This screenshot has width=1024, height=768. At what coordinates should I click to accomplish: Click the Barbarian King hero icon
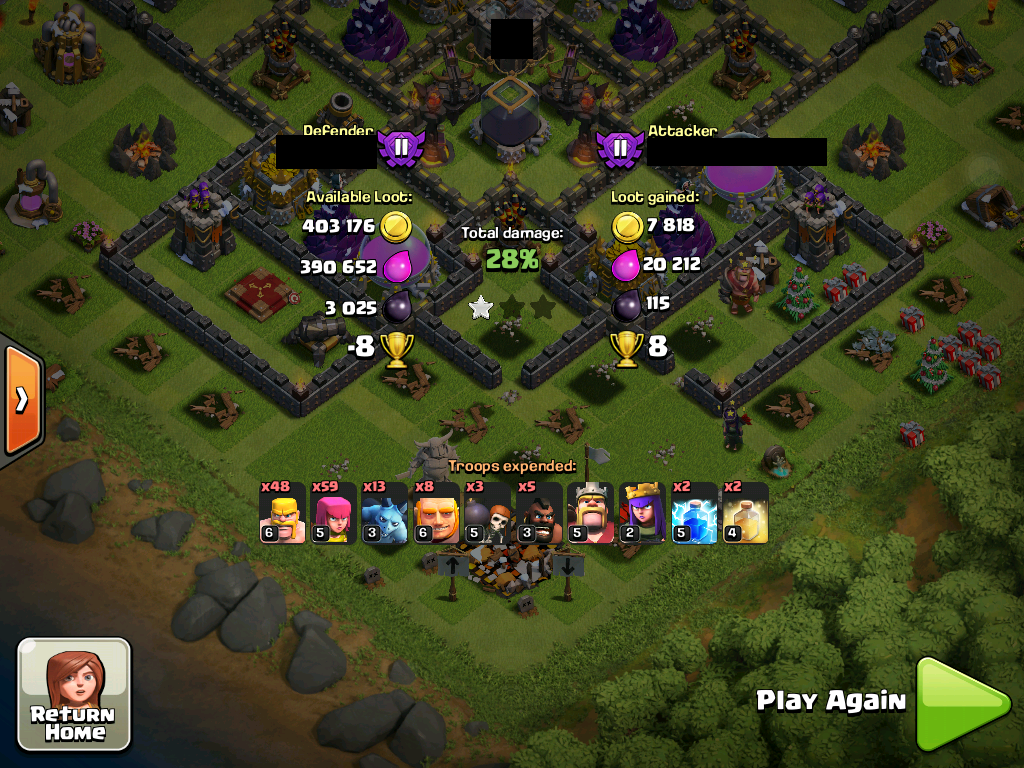click(591, 513)
